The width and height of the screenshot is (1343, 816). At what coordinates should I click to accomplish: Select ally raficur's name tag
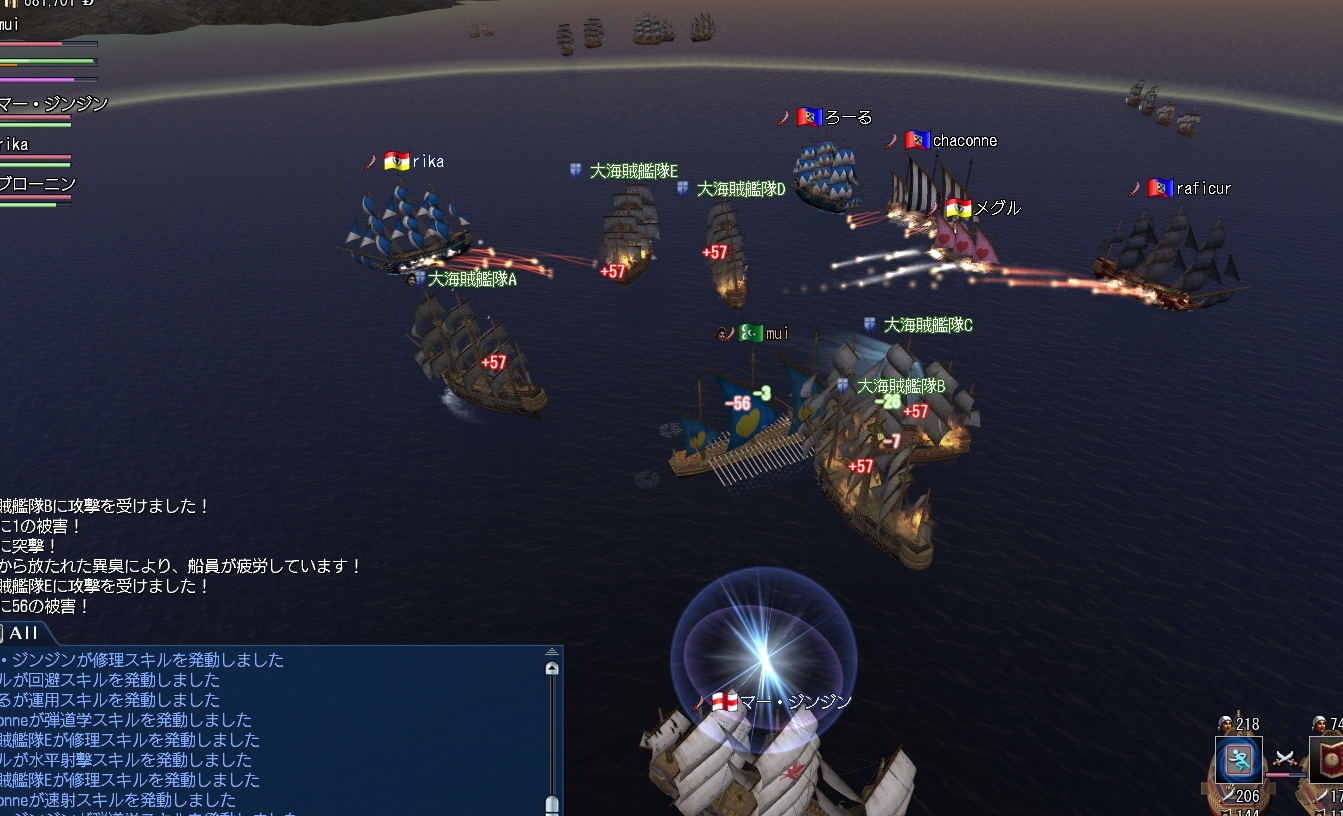1203,188
